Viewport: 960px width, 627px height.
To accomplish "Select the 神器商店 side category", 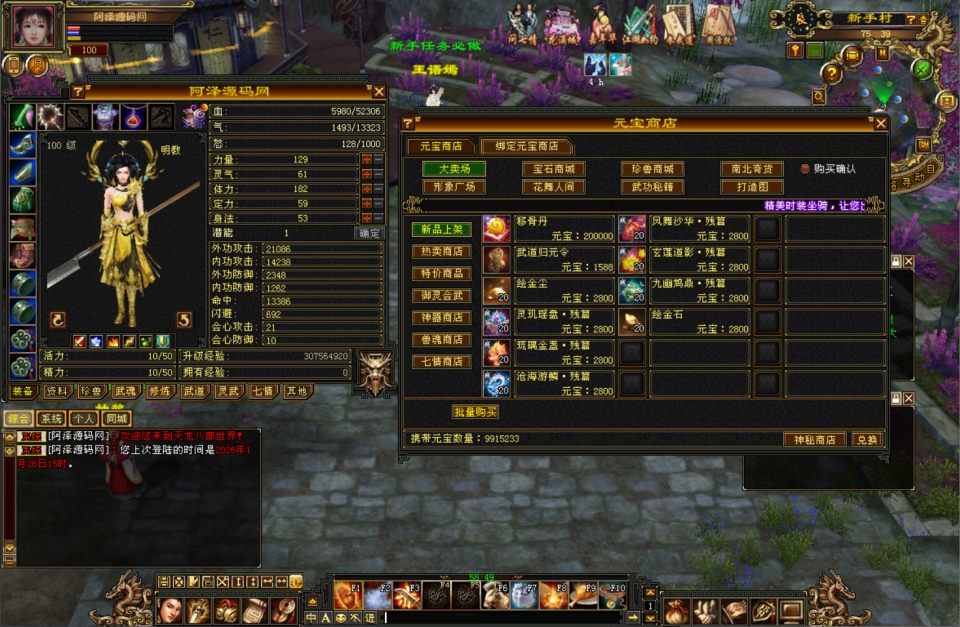I will click(442, 318).
